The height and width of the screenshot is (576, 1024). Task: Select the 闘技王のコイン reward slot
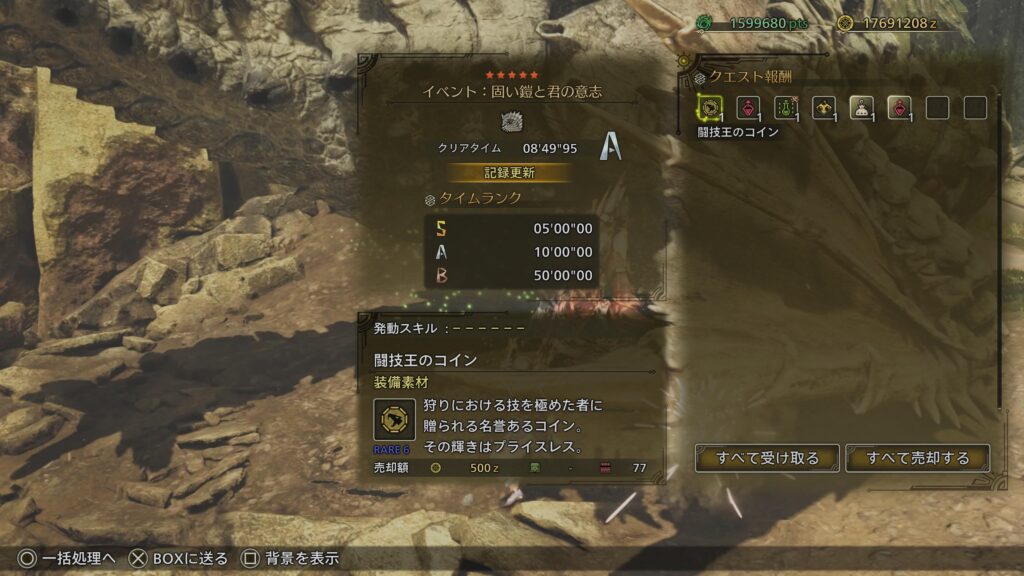point(710,107)
